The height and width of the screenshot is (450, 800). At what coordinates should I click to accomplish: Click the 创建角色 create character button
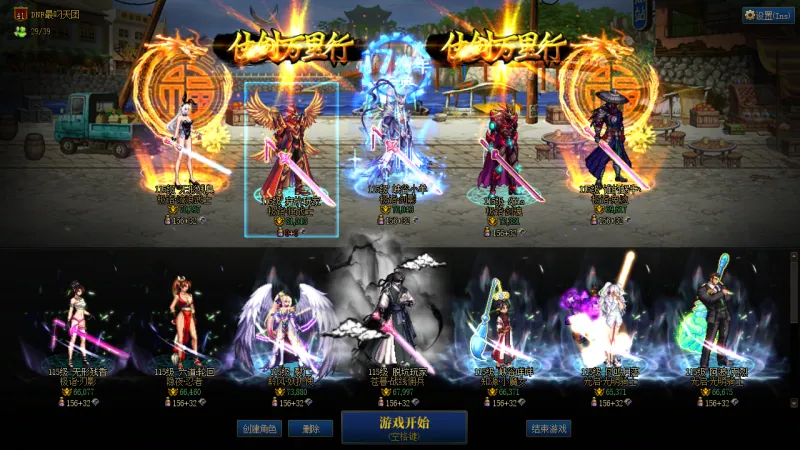point(258,428)
